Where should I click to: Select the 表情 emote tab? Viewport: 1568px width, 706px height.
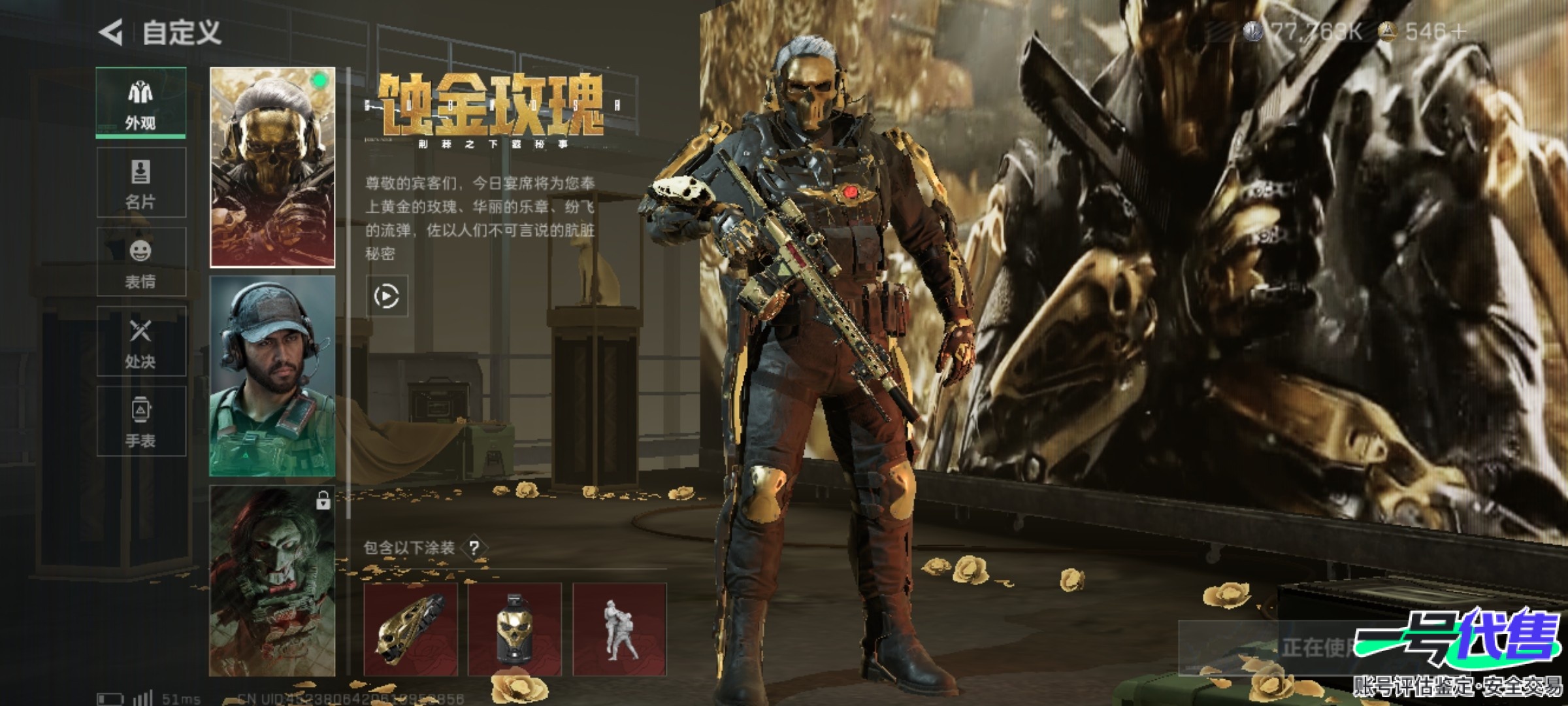pyautogui.click(x=141, y=262)
